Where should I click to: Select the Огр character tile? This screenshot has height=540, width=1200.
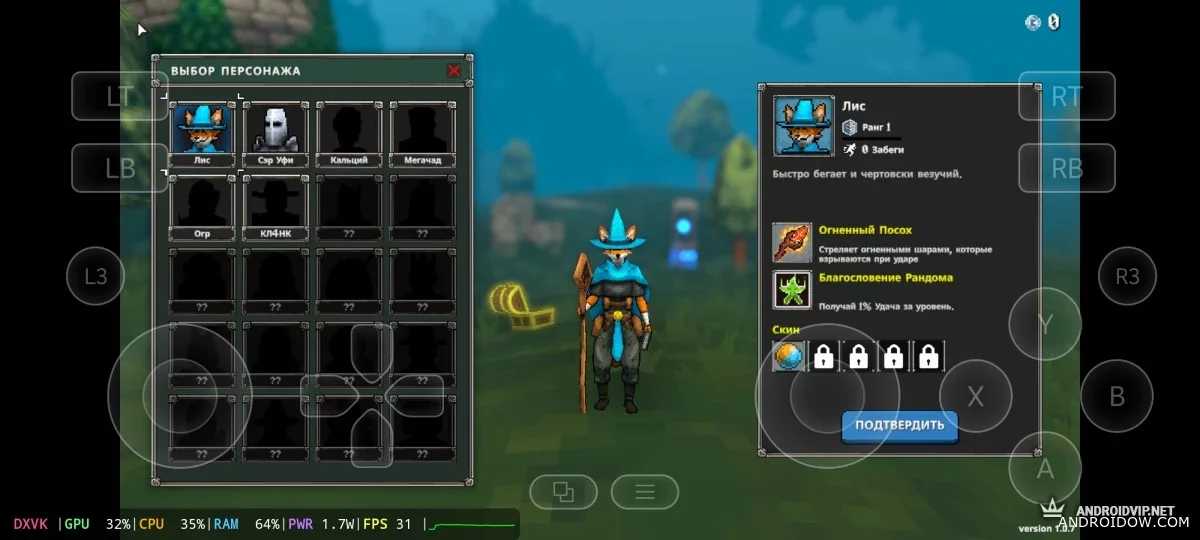click(203, 207)
